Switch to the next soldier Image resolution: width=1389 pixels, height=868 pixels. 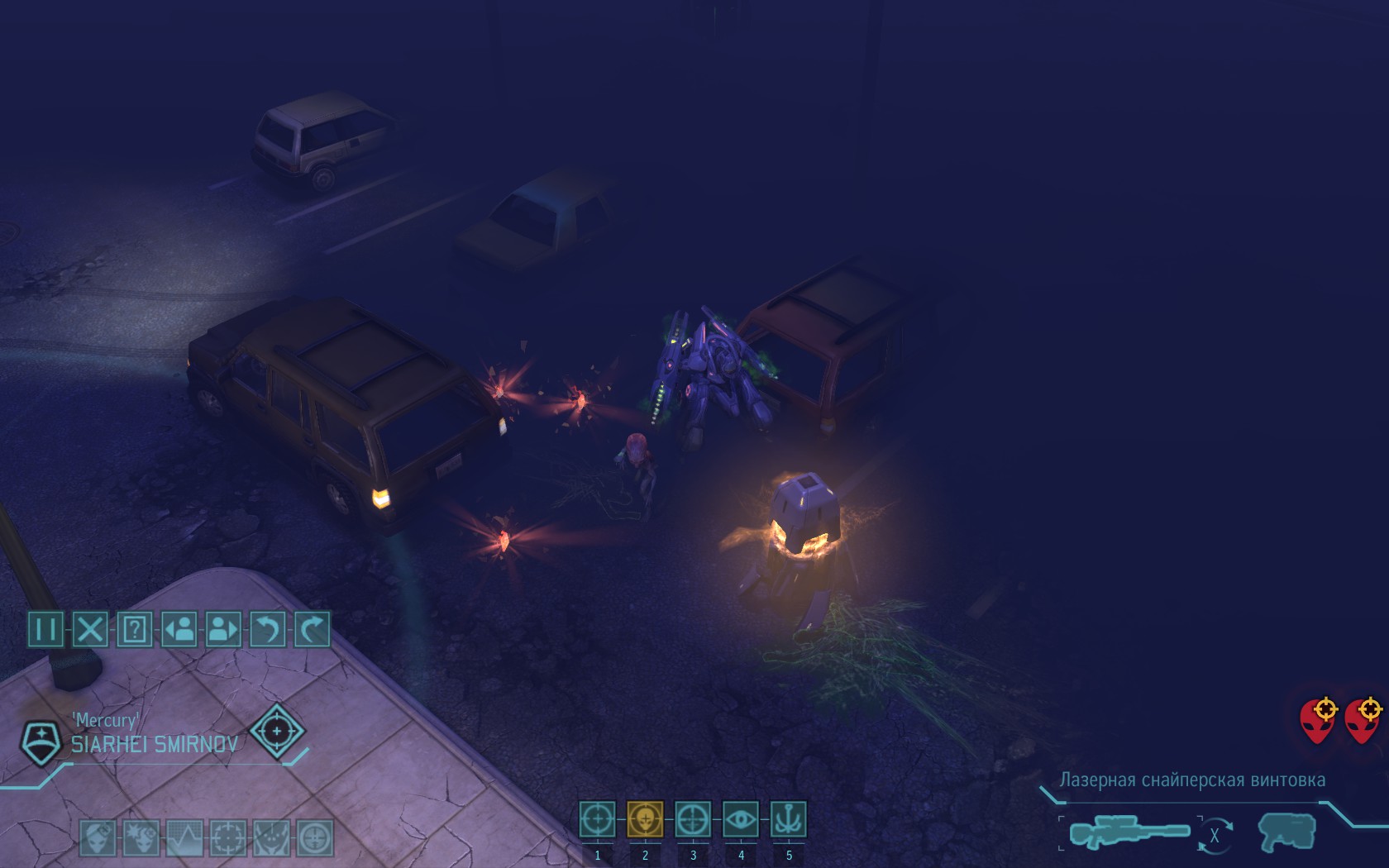pos(223,630)
